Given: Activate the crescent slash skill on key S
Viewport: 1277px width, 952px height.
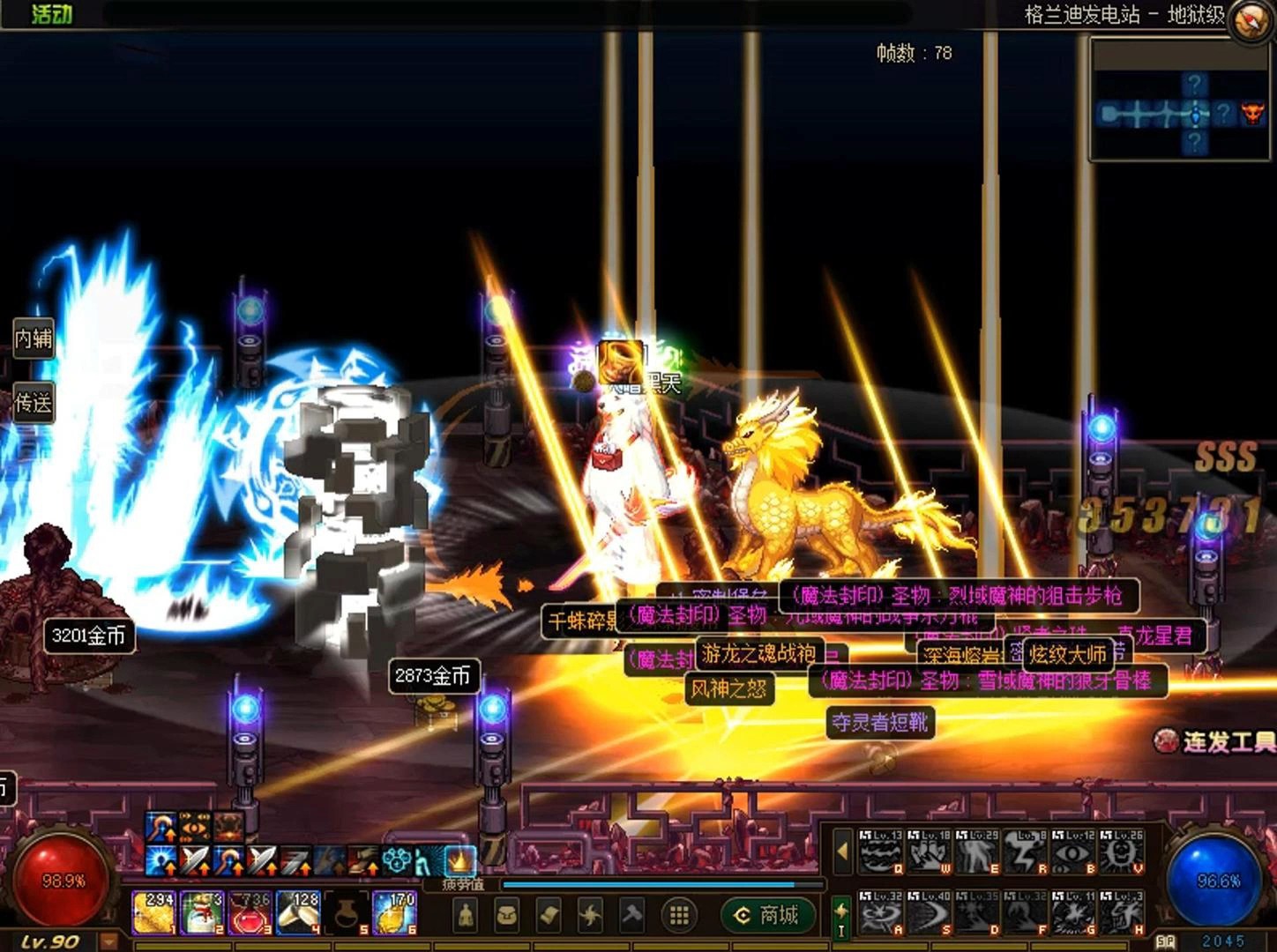Looking at the screenshot, I should click(929, 912).
